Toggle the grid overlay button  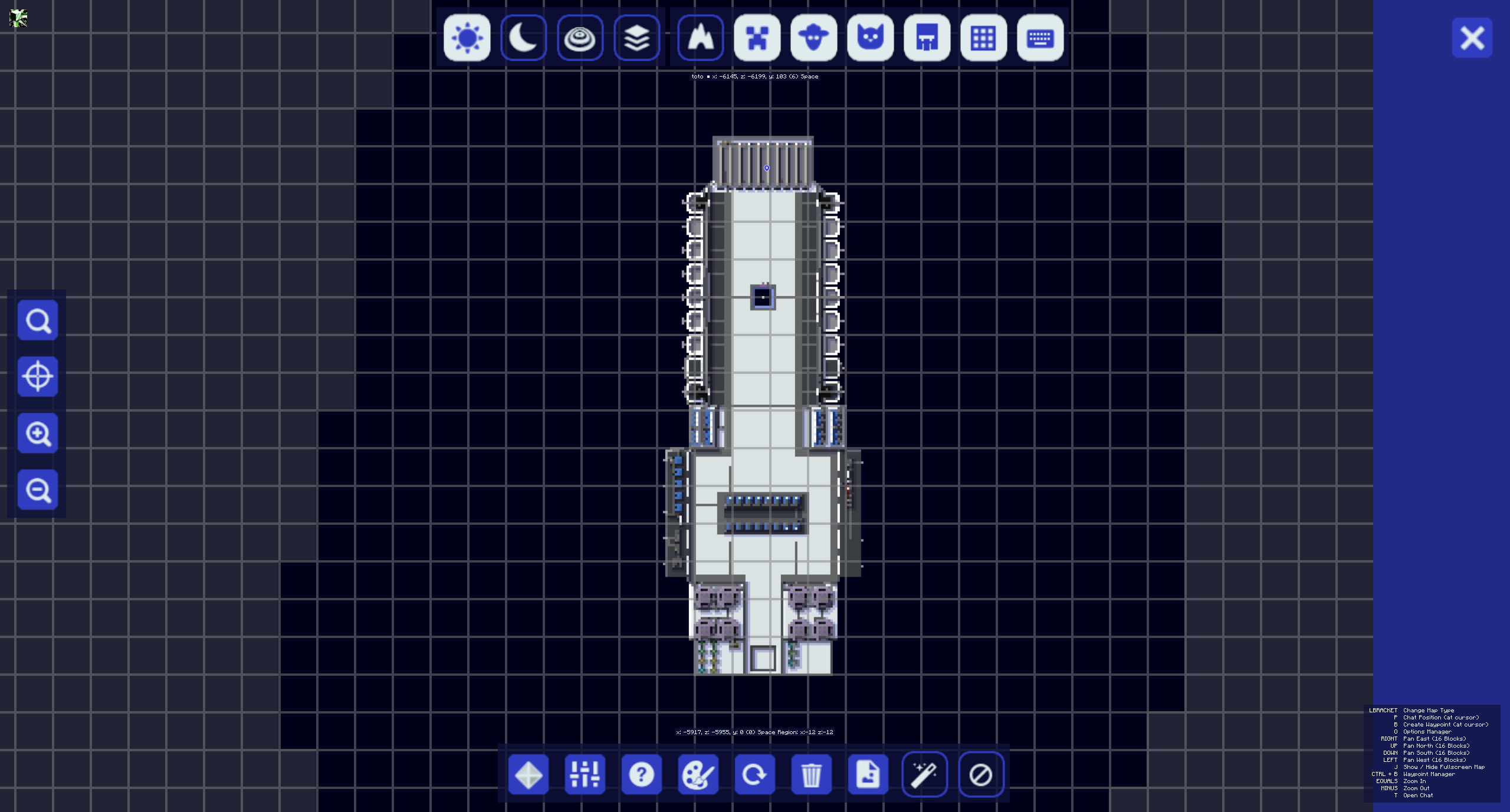983,38
